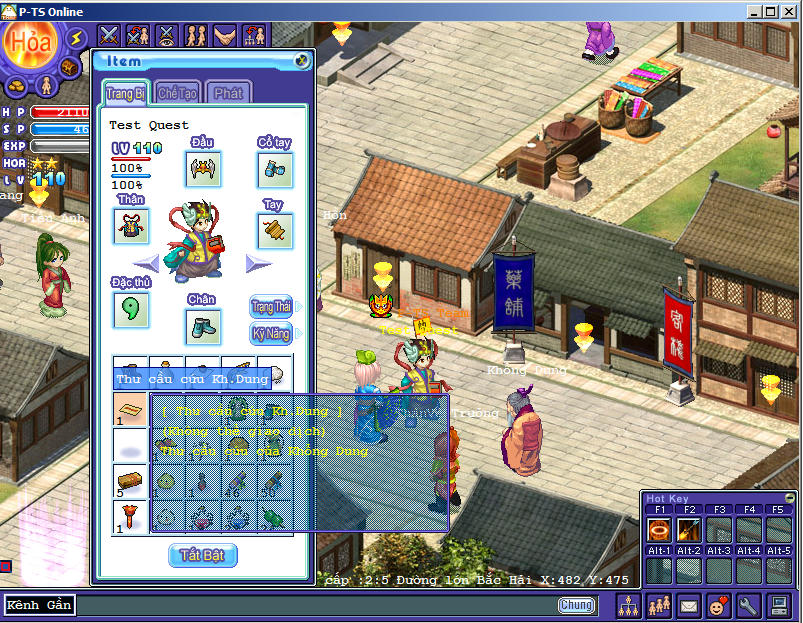Screen dimensions: 803x623
Task: Open settings with the wrench icon
Action: 748,605
